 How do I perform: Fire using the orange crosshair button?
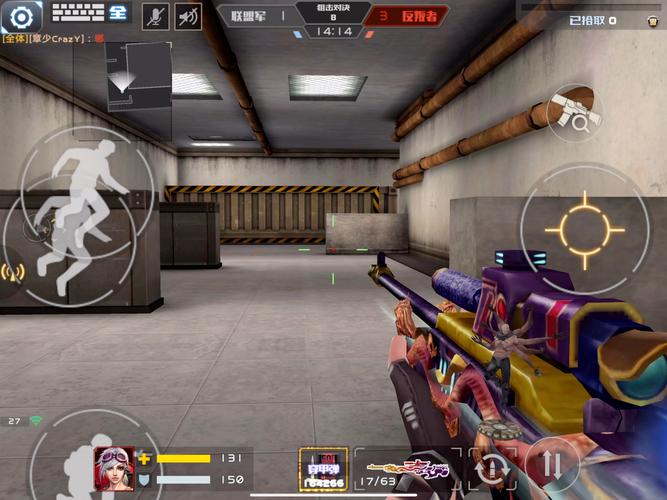(585, 229)
